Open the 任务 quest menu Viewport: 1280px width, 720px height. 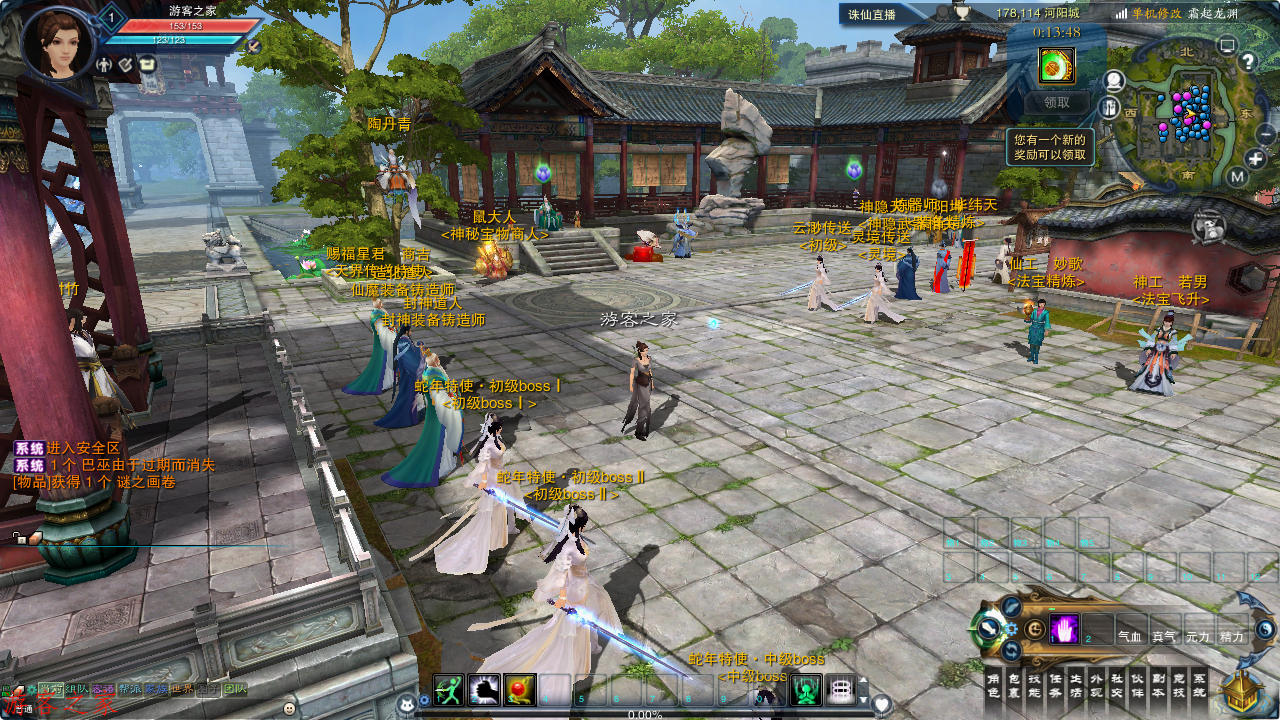pos(1056,684)
